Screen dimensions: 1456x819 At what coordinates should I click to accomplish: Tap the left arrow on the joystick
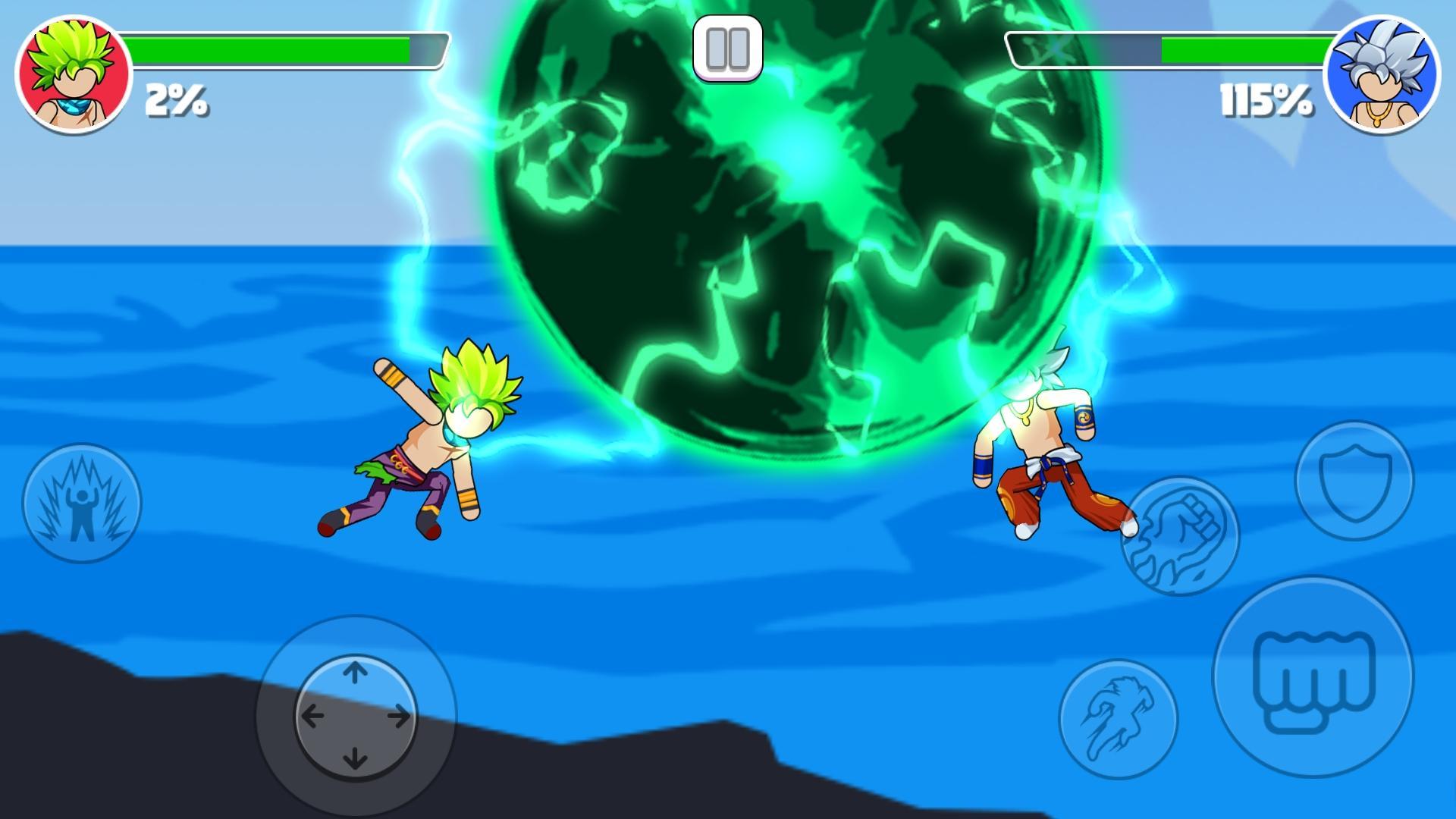click(312, 715)
